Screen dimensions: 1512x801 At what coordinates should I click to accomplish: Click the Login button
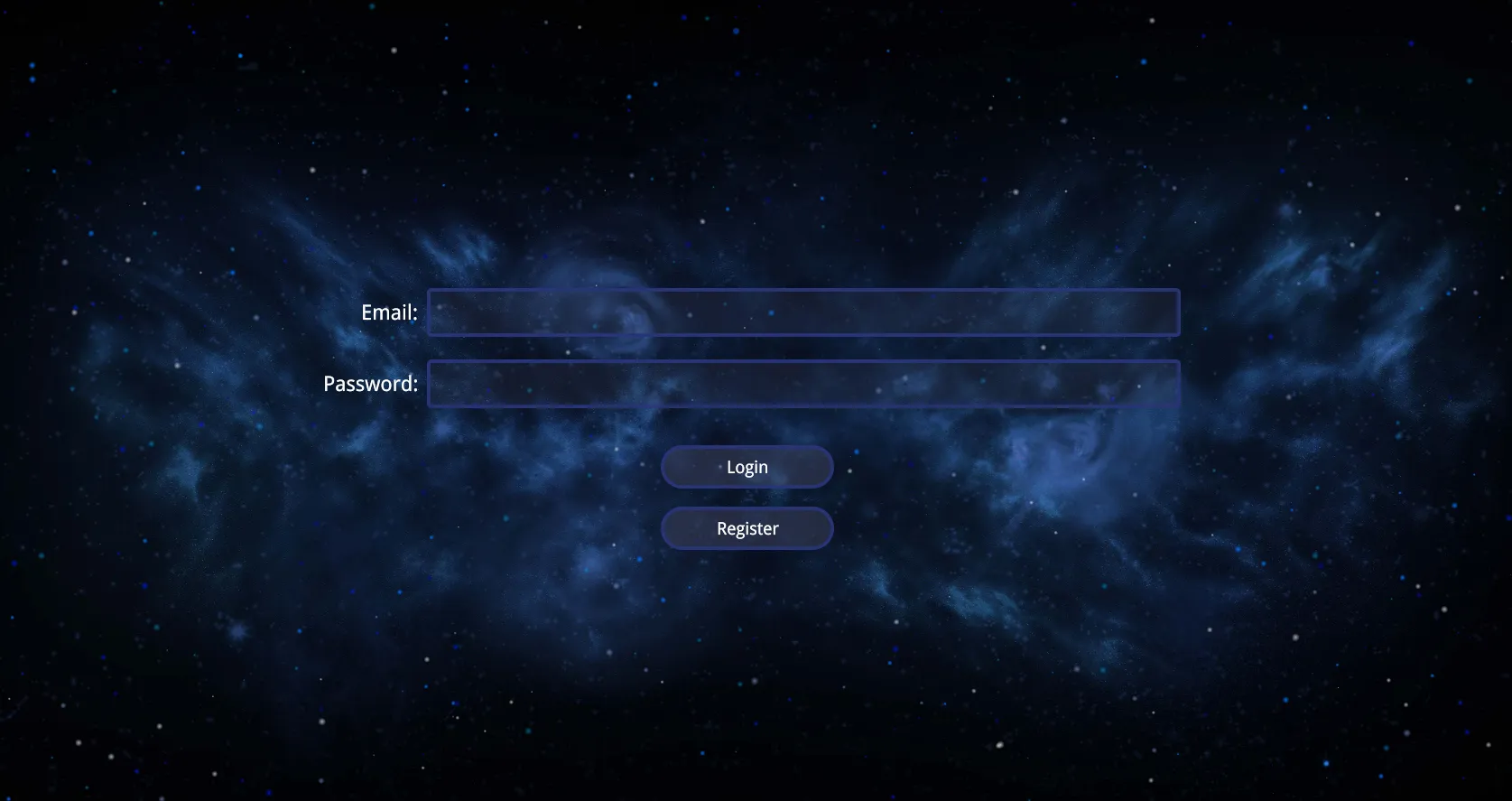(x=747, y=467)
